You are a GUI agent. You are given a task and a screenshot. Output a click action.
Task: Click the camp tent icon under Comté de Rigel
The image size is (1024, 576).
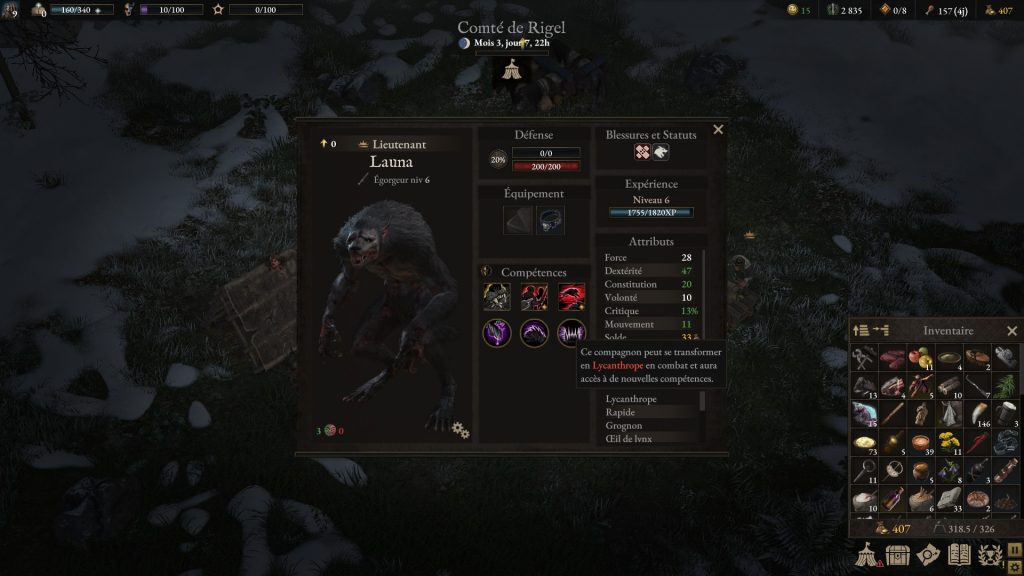click(511, 70)
